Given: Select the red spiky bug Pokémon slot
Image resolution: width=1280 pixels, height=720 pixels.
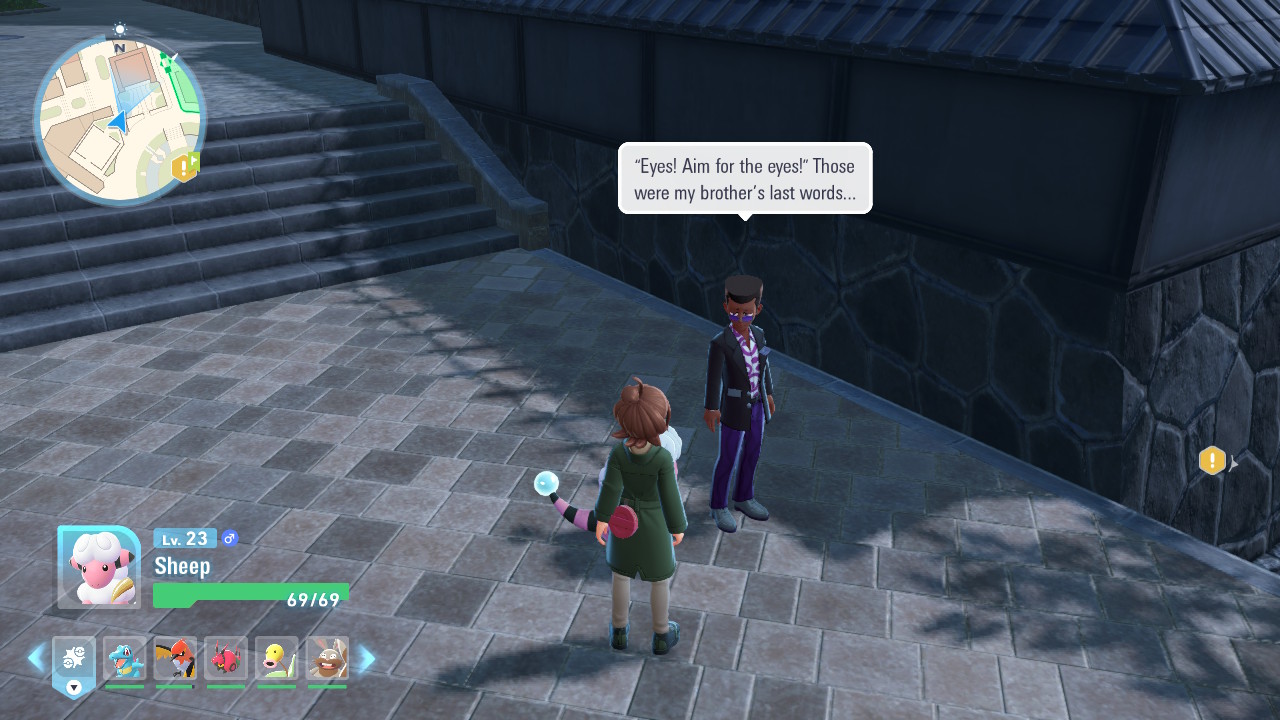Looking at the screenshot, I should tap(226, 659).
